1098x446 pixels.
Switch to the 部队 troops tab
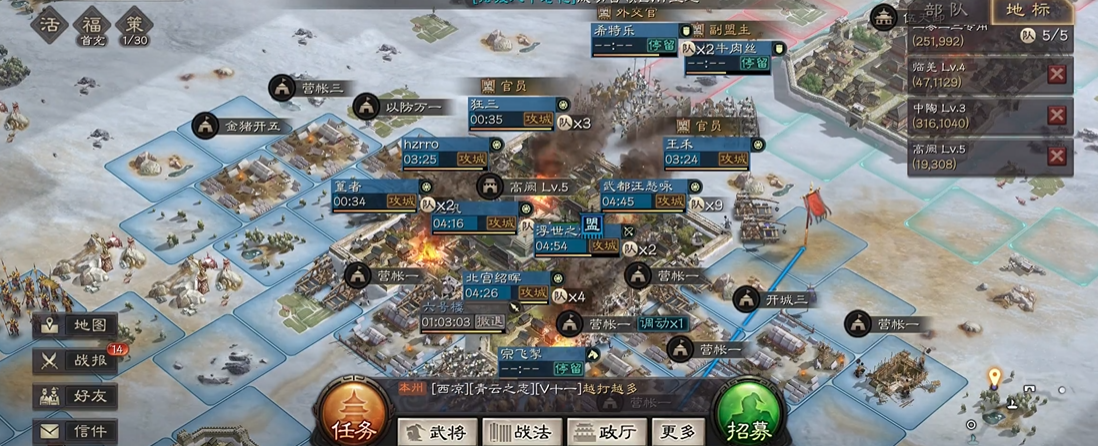click(x=945, y=12)
